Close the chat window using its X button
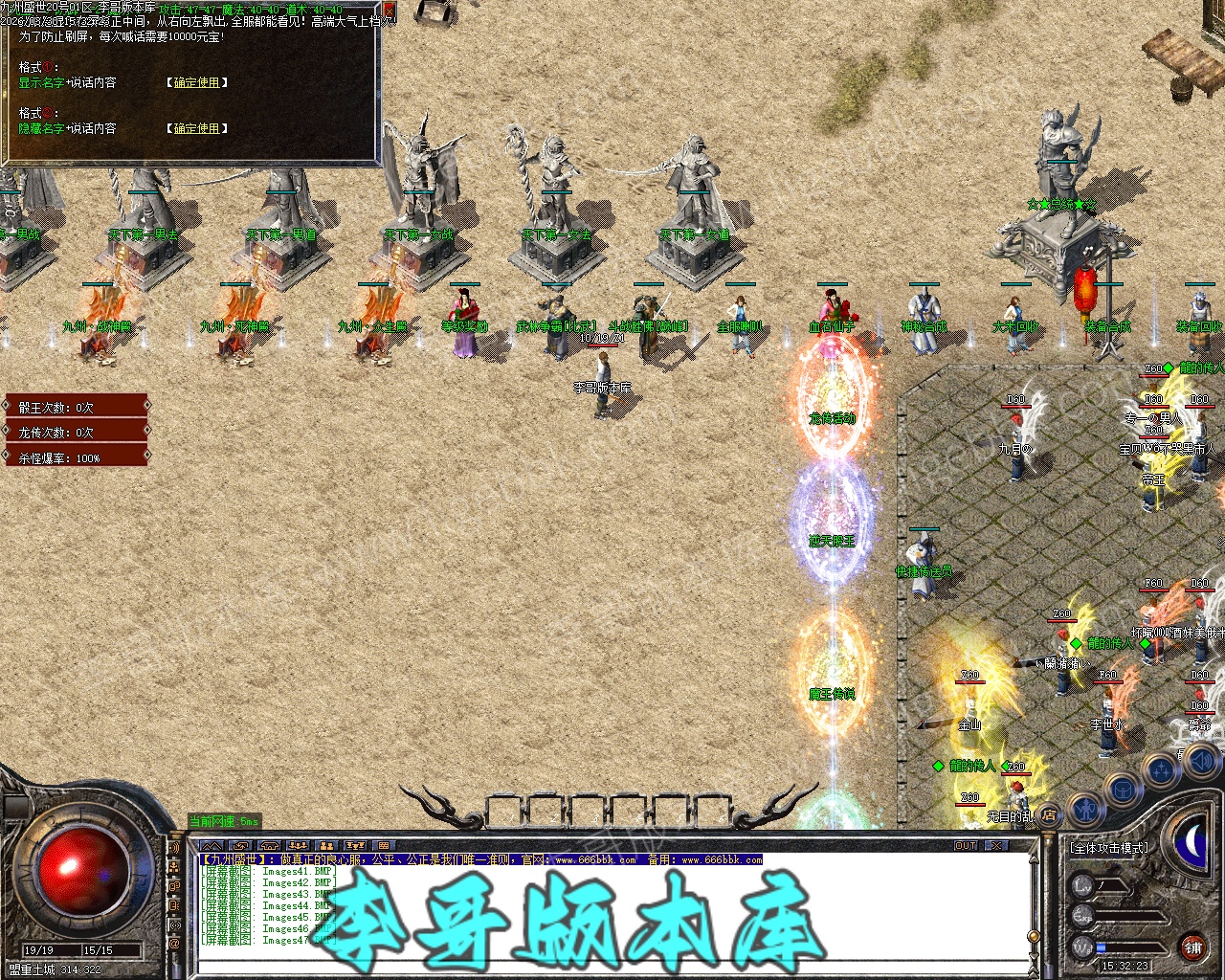The width and height of the screenshot is (1225, 980). pos(996,846)
